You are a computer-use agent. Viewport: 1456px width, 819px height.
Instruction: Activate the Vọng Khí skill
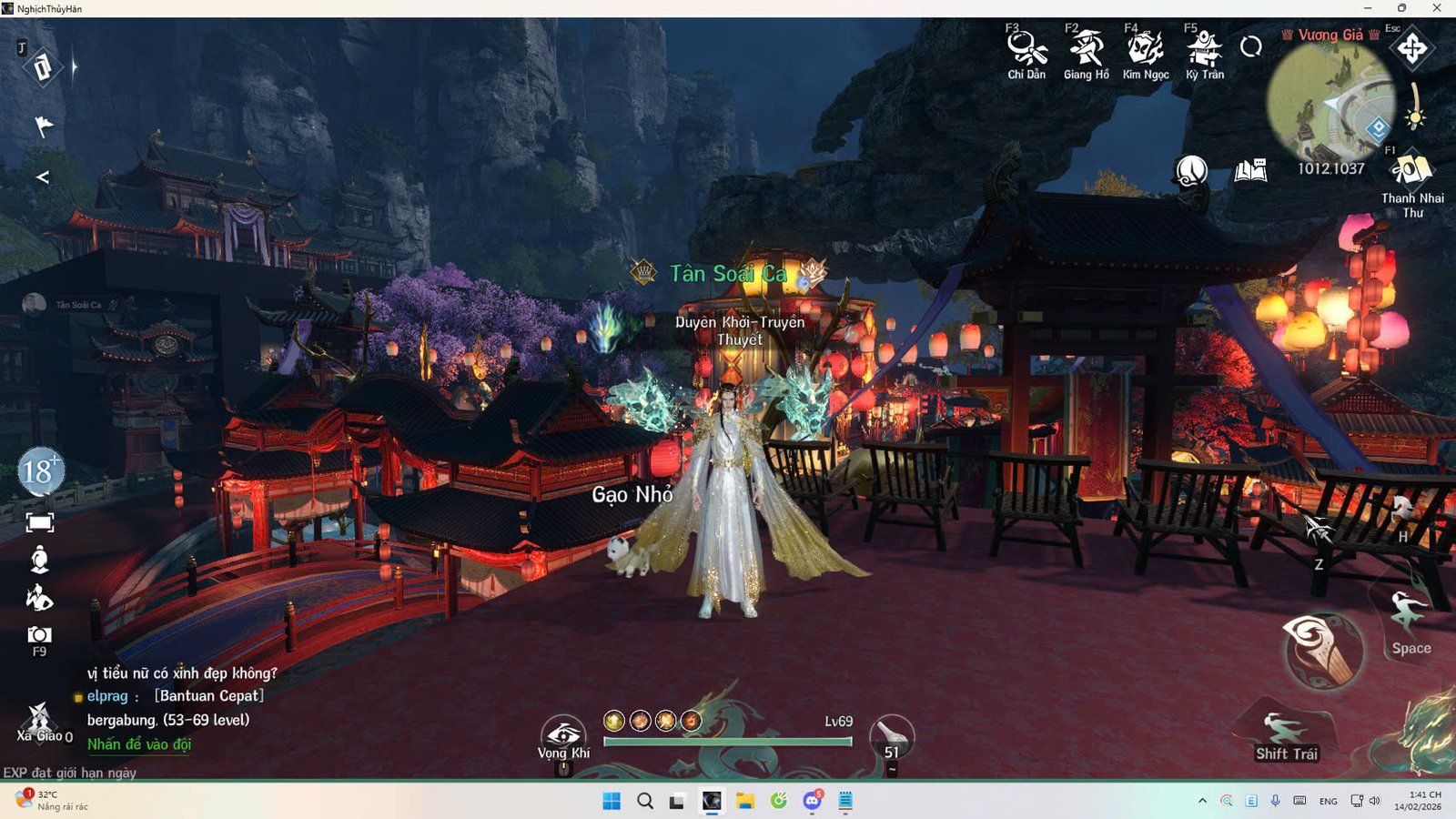[564, 733]
